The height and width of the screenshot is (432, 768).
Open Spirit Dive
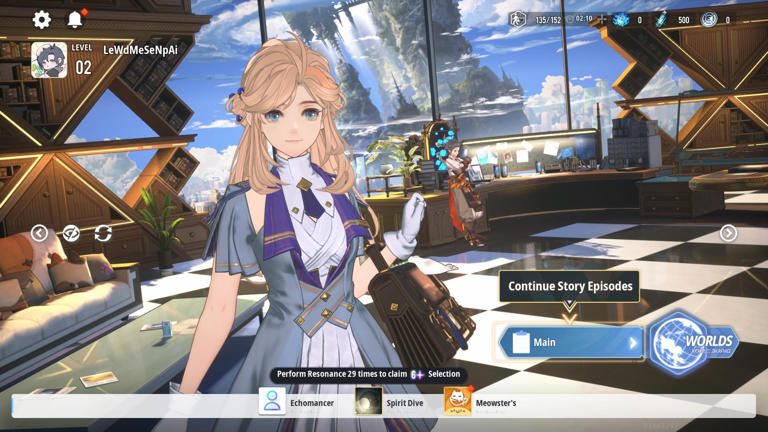[x=390, y=402]
